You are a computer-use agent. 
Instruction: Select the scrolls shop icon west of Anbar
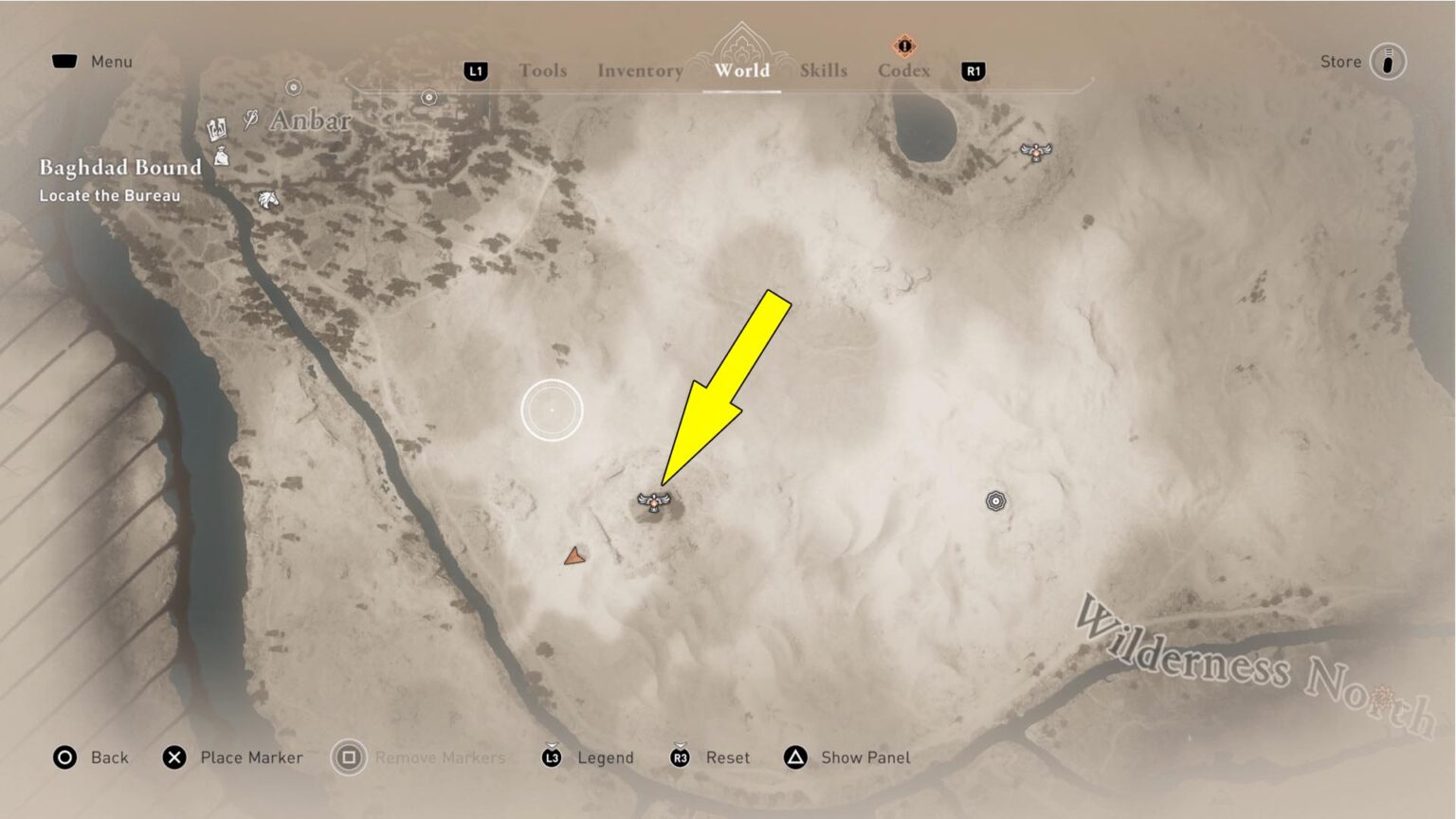(x=216, y=128)
